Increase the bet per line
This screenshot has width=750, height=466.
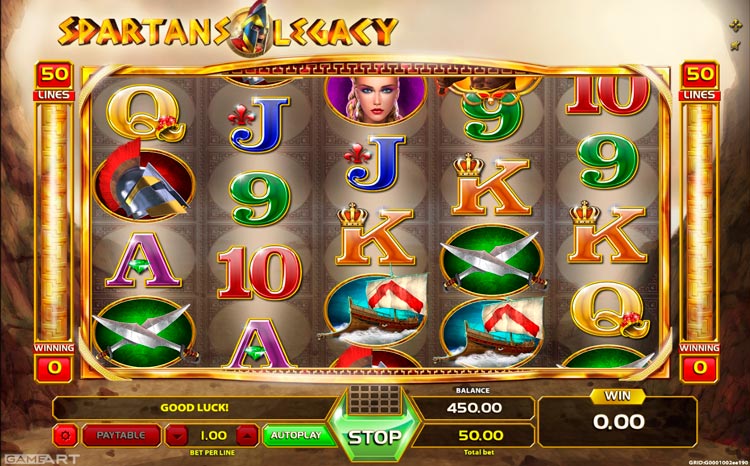[x=250, y=436]
